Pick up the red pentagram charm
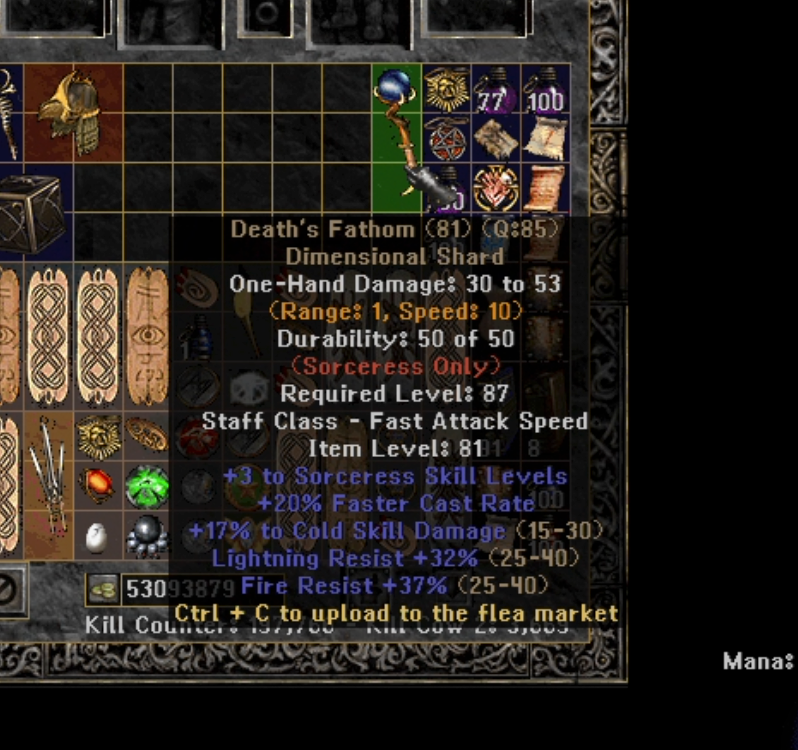This screenshot has width=798, height=750. pos(446,139)
